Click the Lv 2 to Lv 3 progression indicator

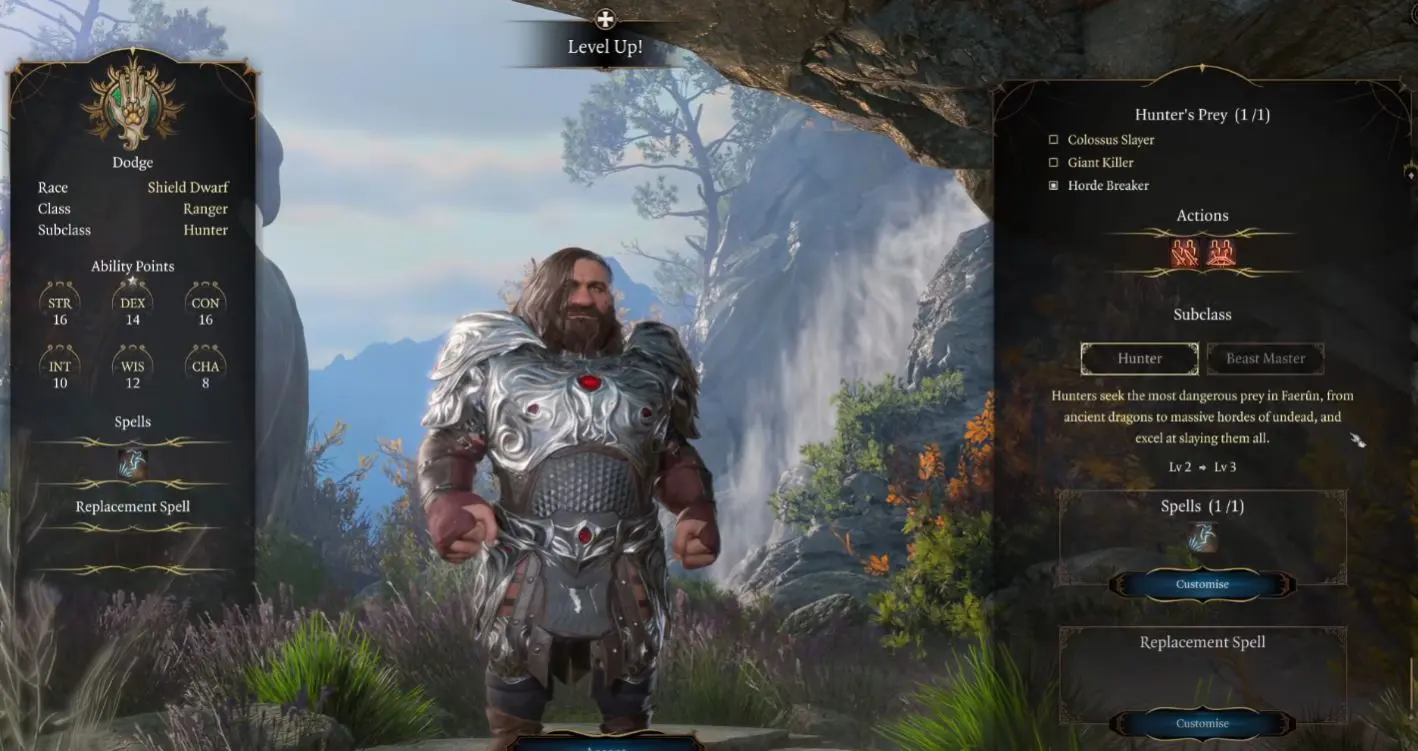coord(1201,466)
